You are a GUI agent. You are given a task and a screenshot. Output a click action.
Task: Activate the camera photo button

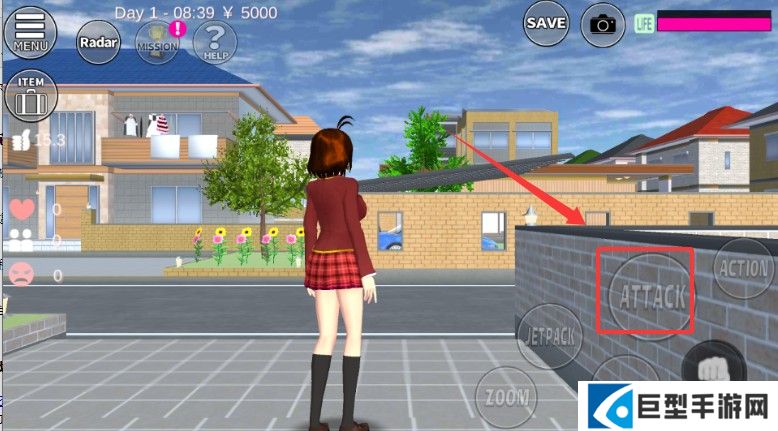tap(602, 23)
